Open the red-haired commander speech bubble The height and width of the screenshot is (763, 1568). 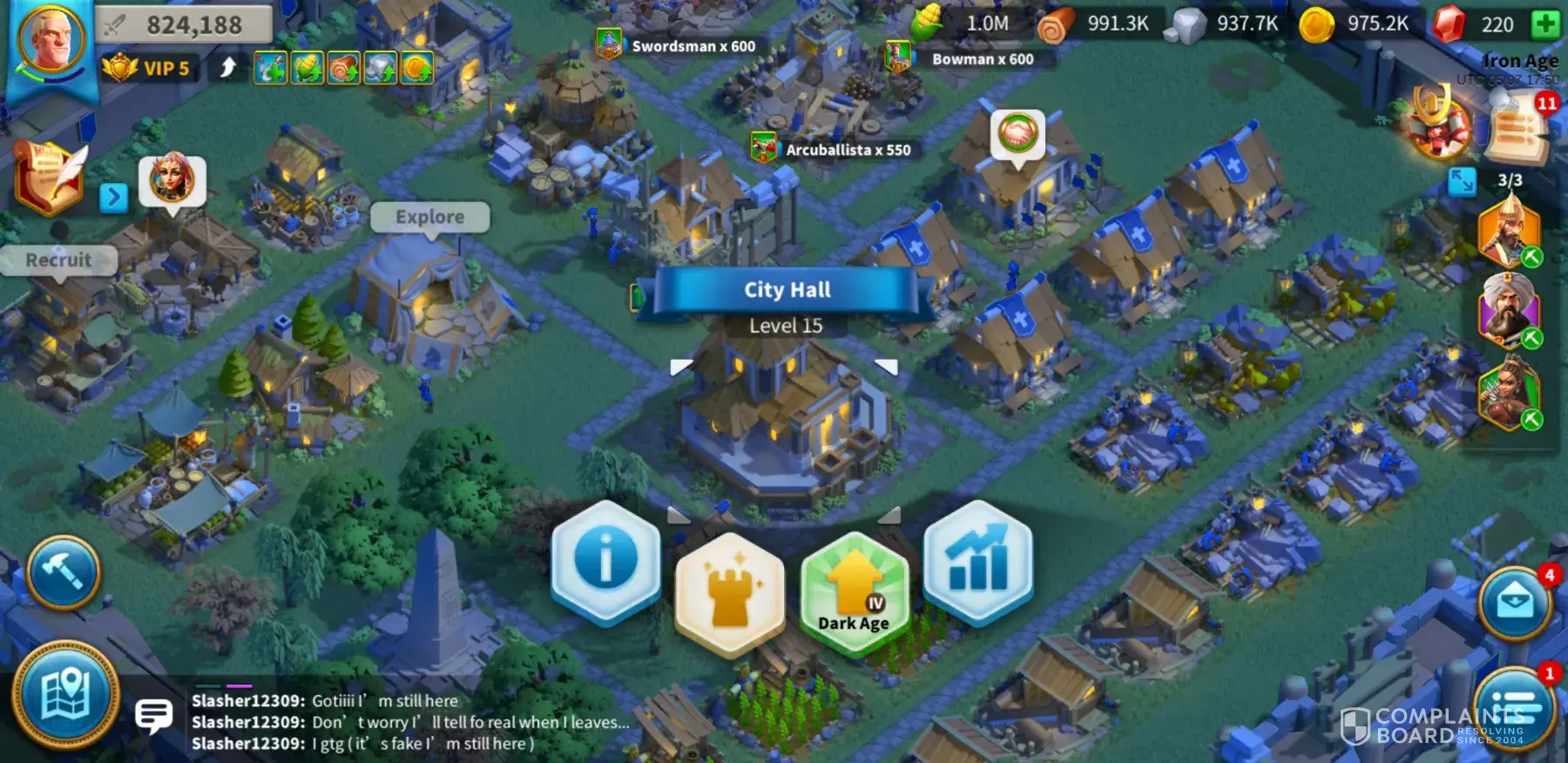point(172,180)
